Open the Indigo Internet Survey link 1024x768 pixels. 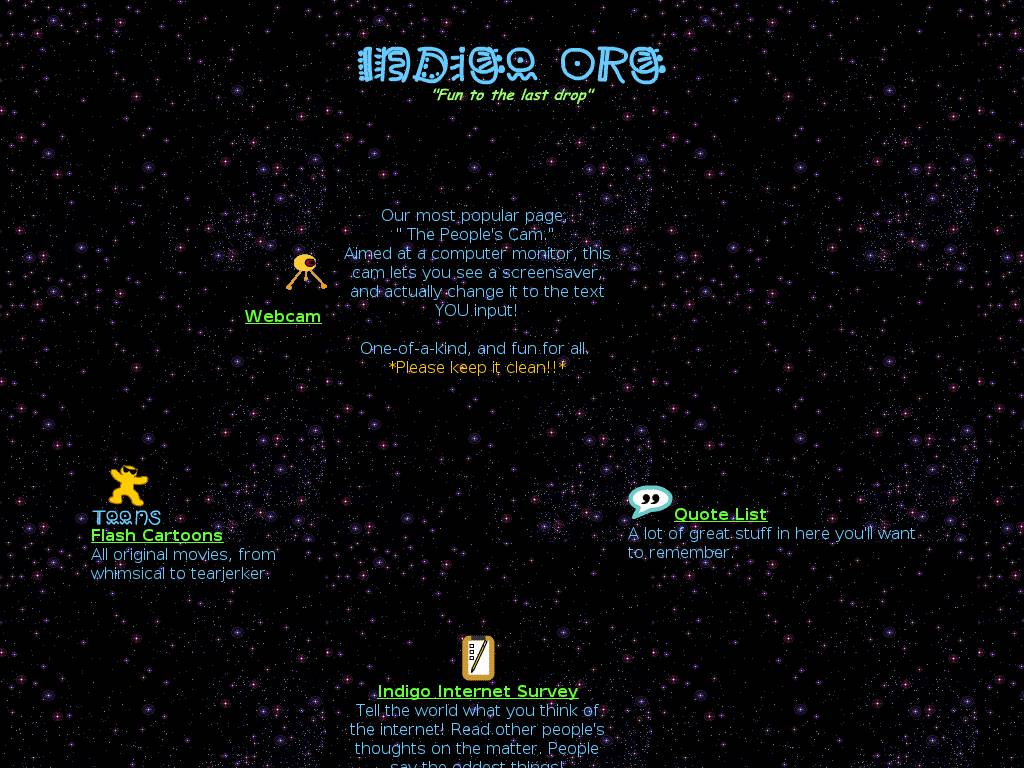point(478,691)
